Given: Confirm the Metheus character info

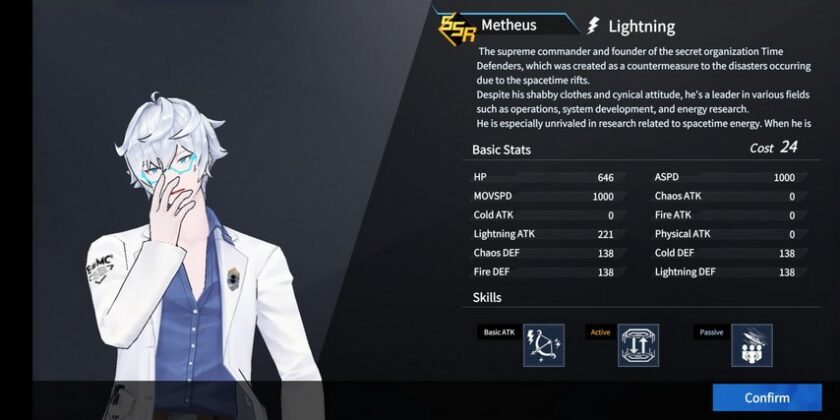Looking at the screenshot, I should [x=766, y=397].
